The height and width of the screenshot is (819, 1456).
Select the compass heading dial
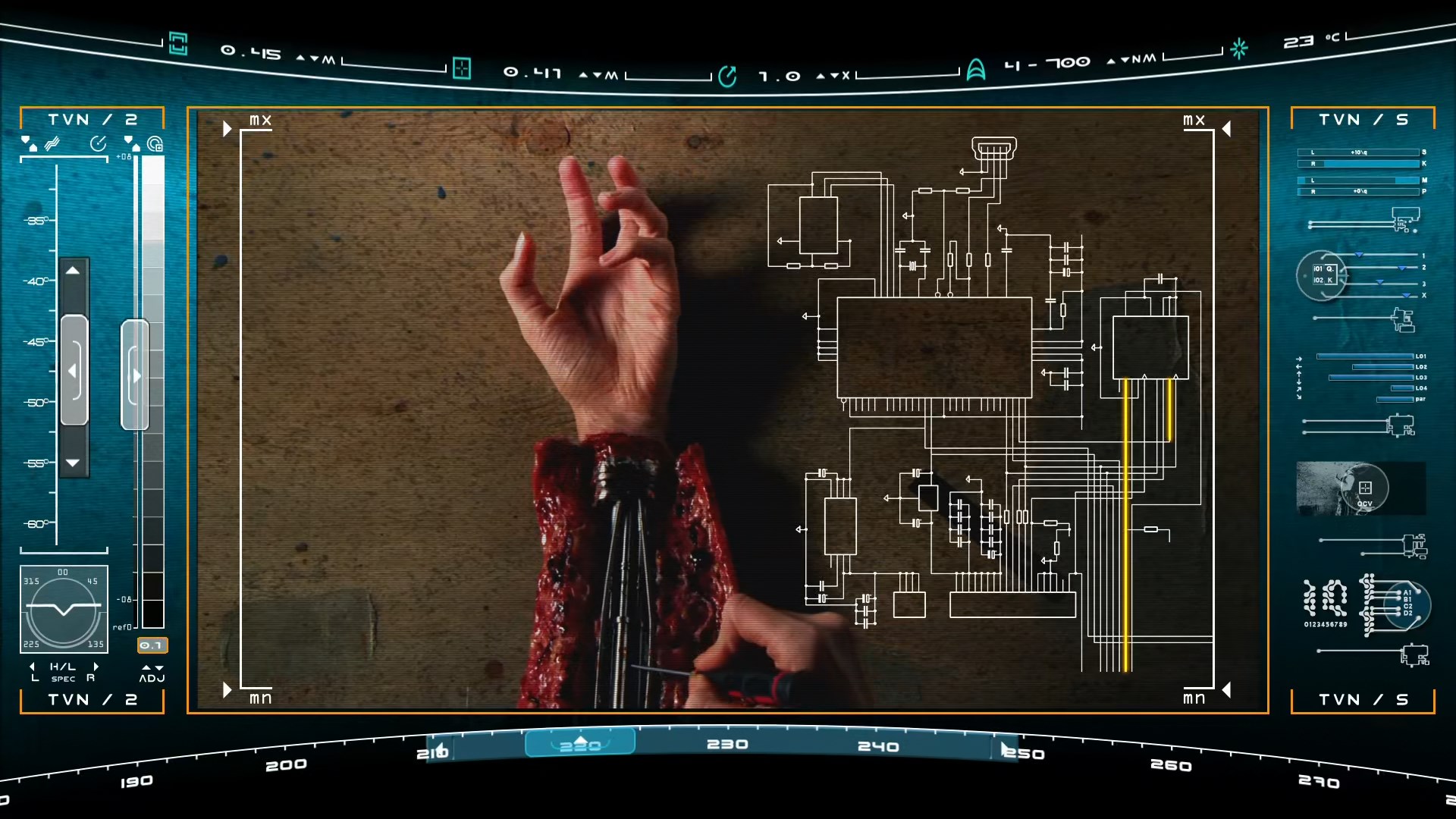point(64,609)
